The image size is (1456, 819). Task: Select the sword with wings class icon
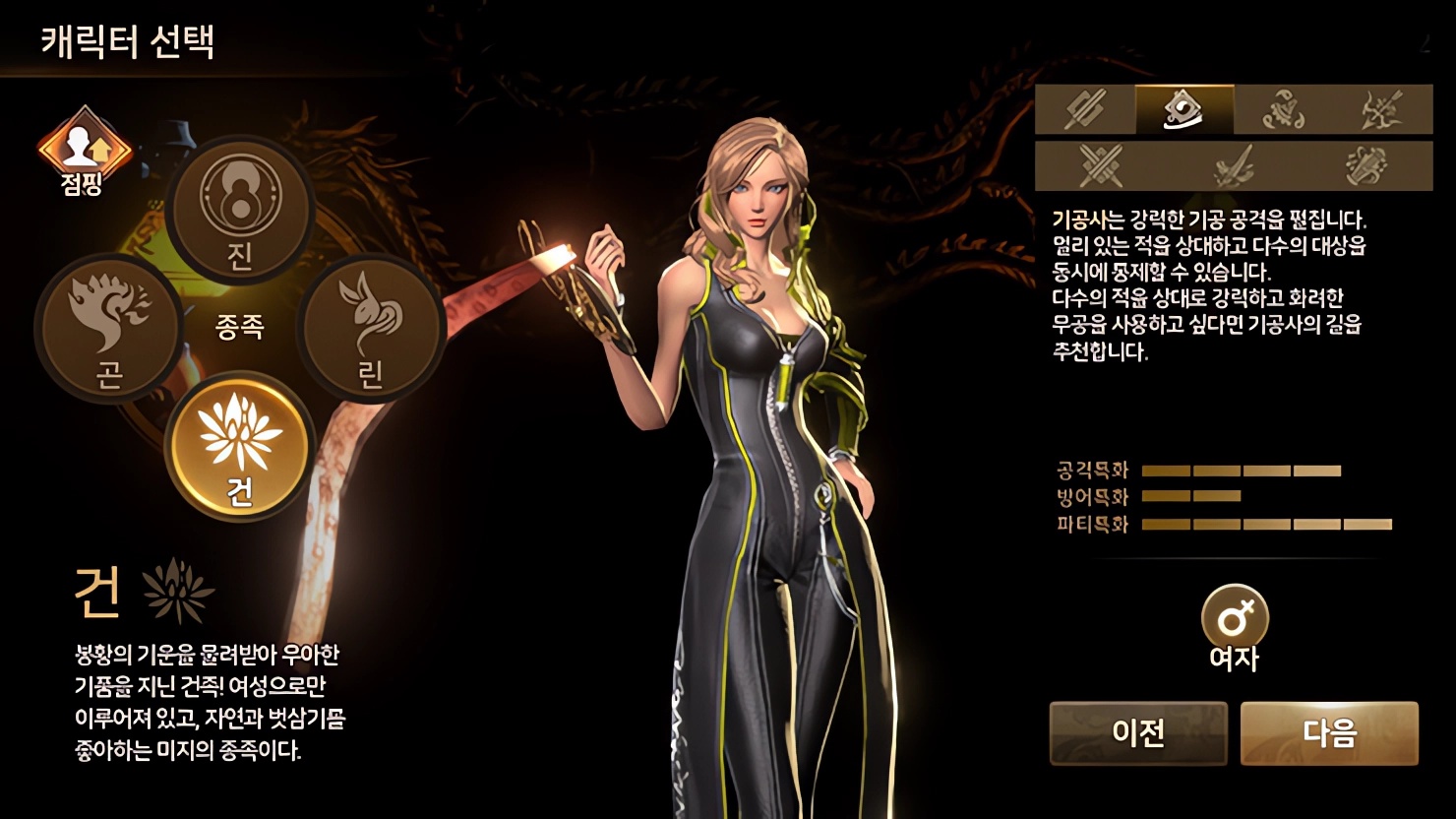(1234, 165)
